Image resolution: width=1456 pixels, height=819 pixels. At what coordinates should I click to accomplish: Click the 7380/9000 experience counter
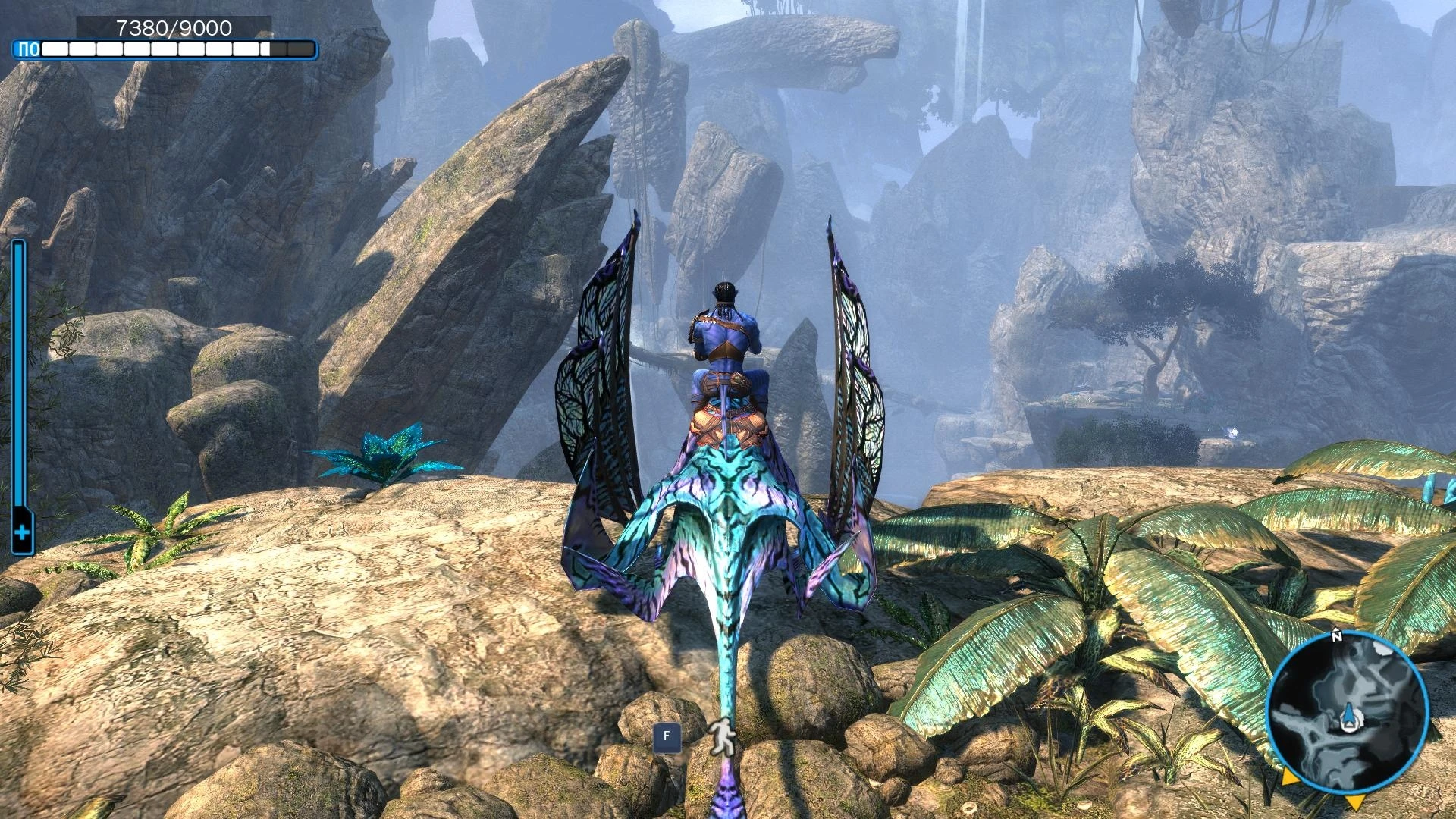pyautogui.click(x=174, y=29)
